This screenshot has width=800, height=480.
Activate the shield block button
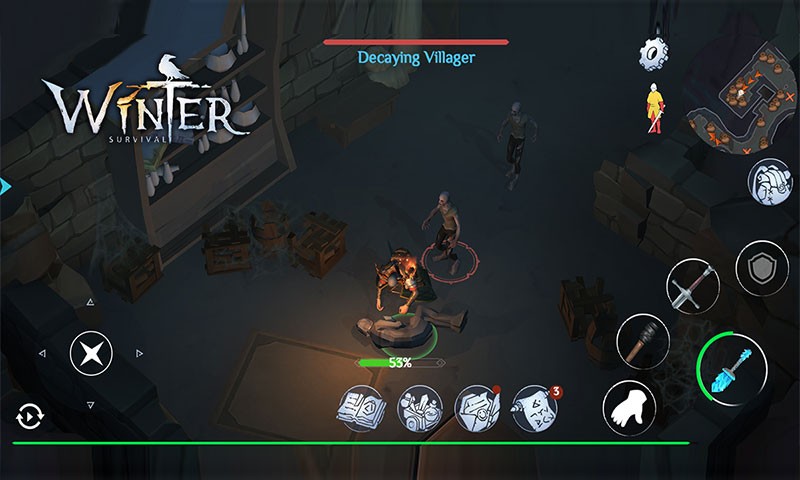762,268
